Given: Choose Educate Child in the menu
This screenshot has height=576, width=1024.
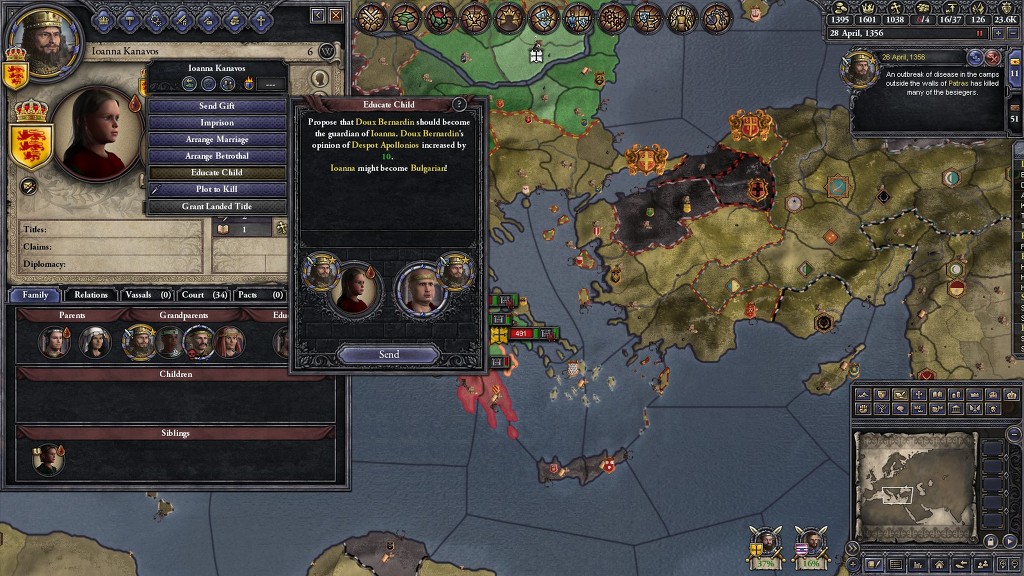Looking at the screenshot, I should [216, 173].
